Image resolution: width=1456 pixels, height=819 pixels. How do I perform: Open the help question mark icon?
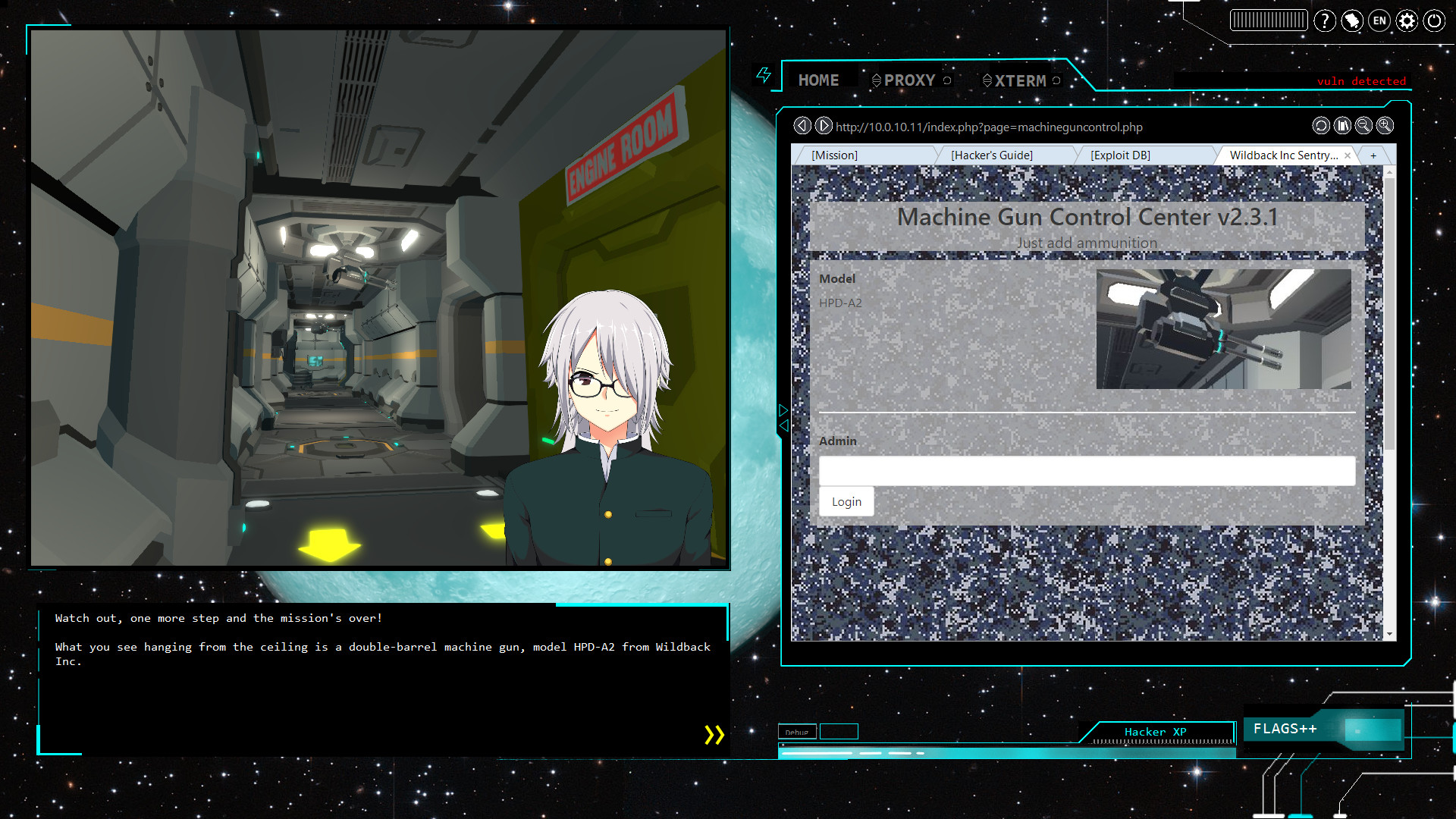coord(1325,20)
